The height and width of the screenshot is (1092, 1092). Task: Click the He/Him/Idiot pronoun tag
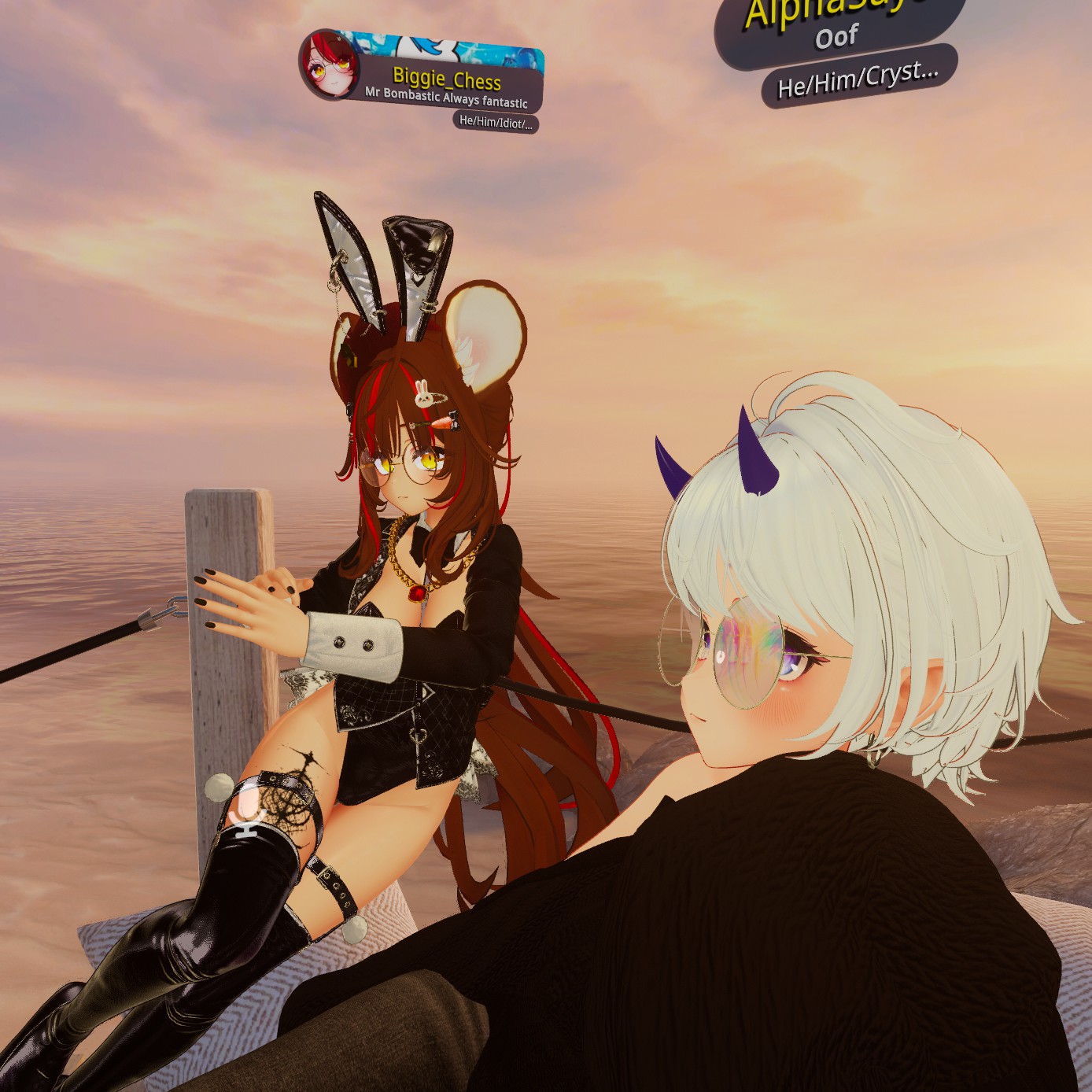tap(496, 122)
